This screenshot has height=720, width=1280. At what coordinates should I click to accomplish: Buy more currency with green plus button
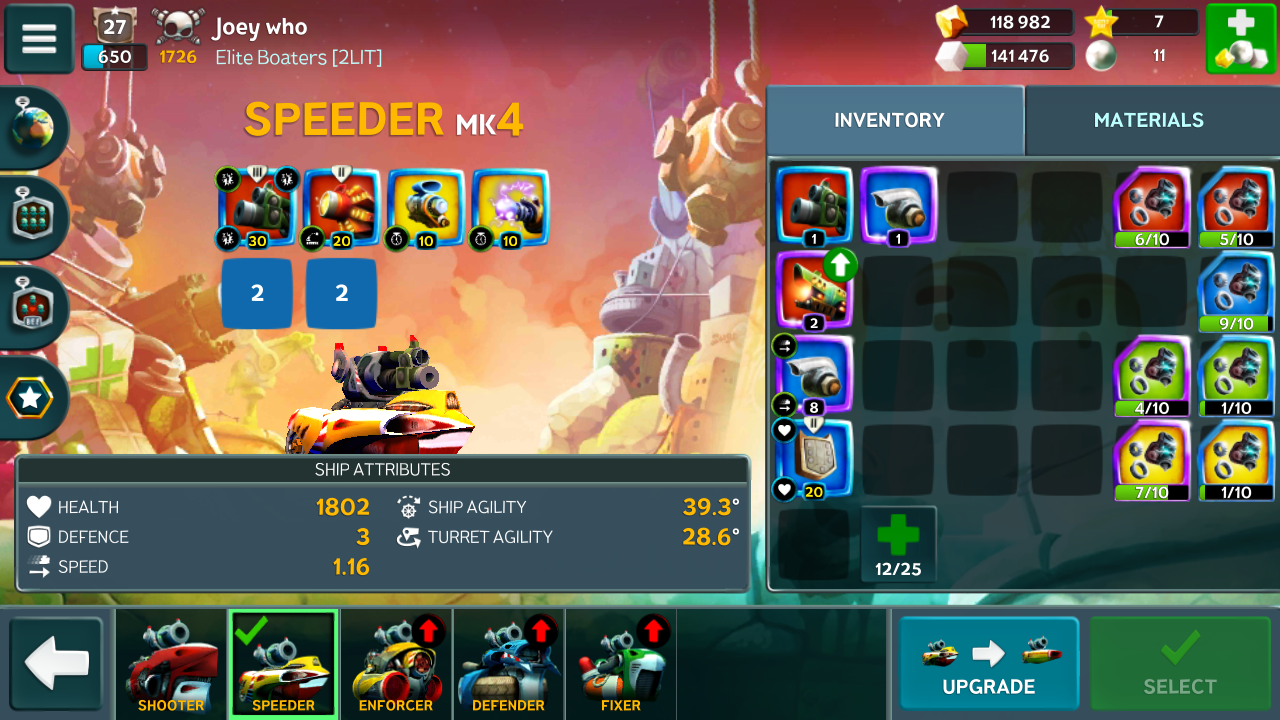pos(1239,39)
